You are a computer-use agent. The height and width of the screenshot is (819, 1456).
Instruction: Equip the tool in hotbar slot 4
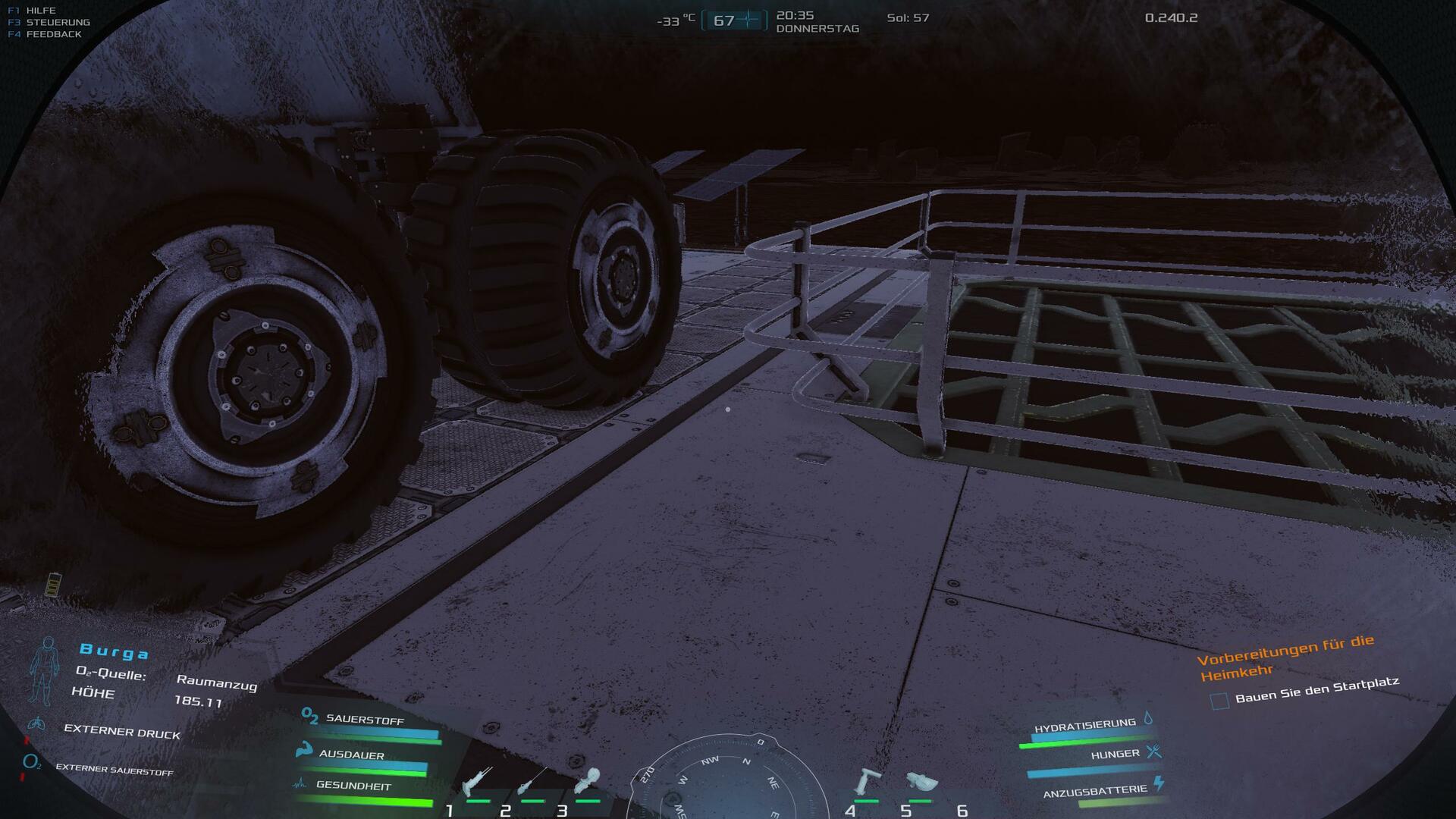(x=867, y=781)
